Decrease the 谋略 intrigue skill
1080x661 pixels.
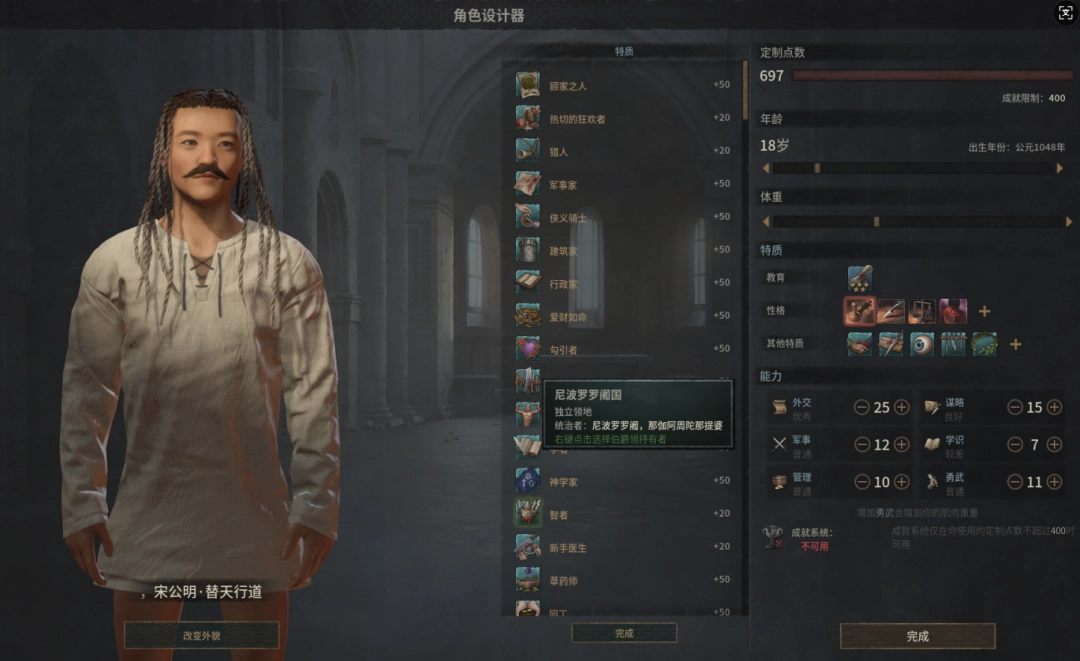point(1014,407)
